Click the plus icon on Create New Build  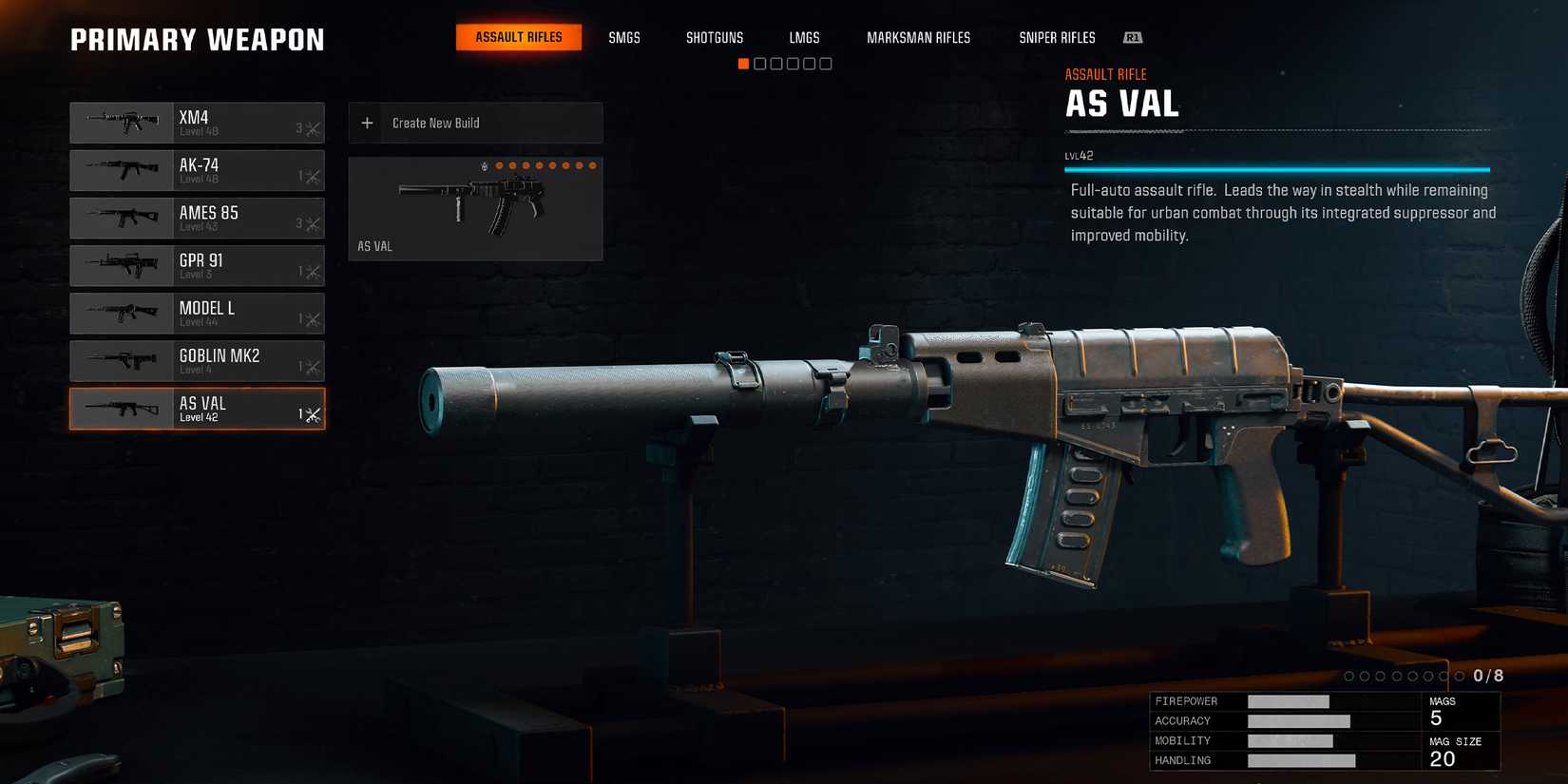pos(367,123)
